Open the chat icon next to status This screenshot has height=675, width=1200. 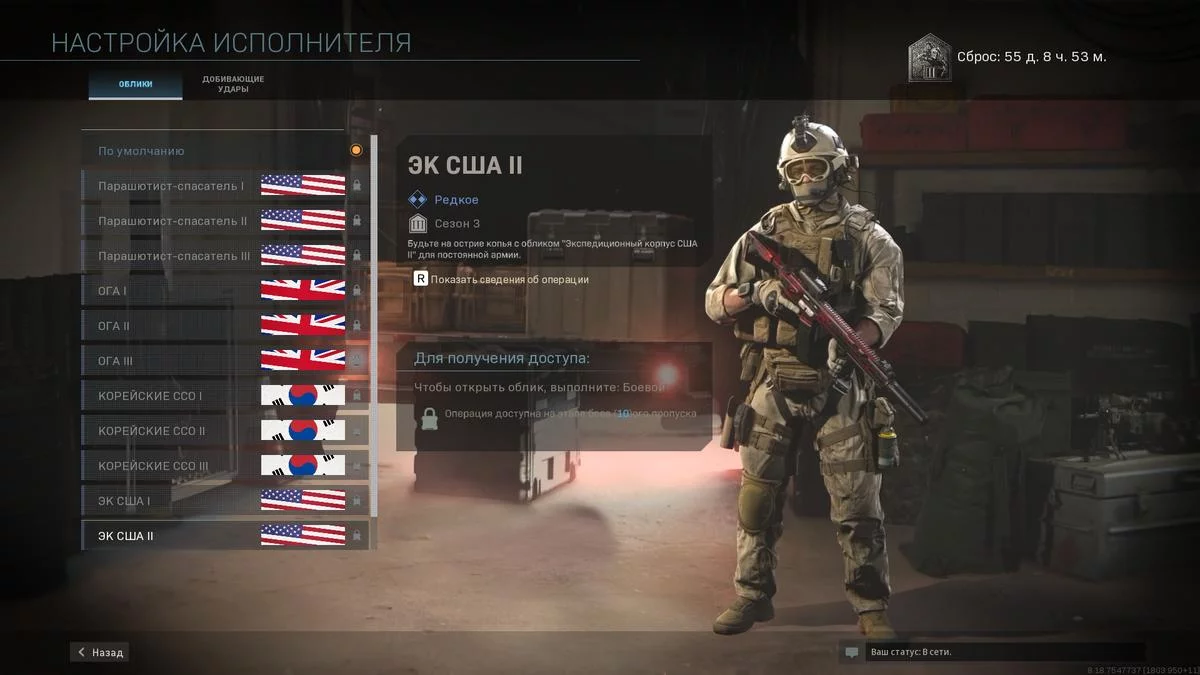pyautogui.click(x=852, y=652)
